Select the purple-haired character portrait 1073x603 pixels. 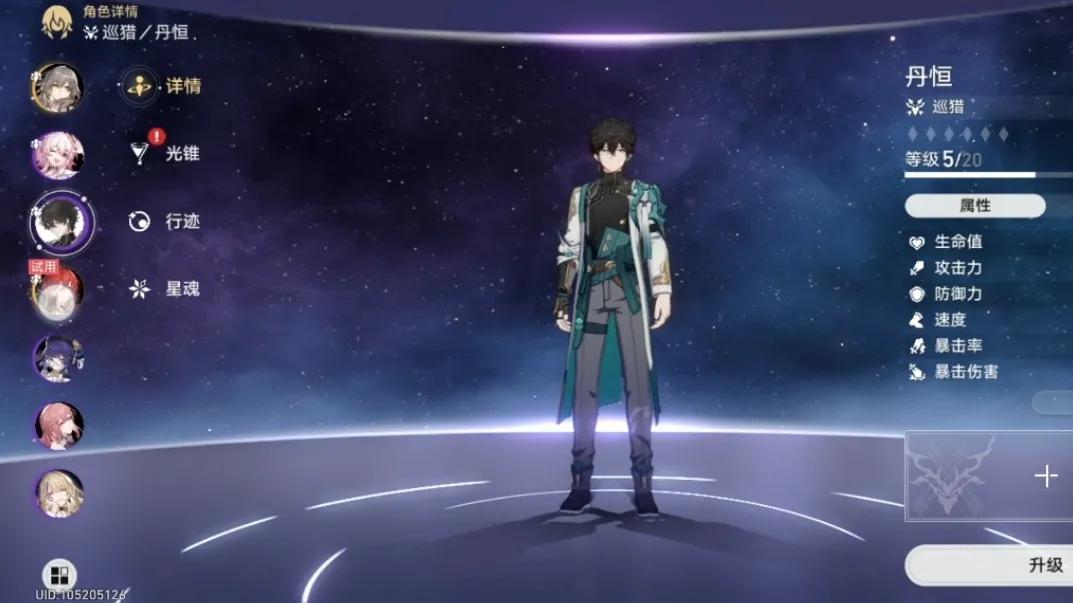tap(58, 358)
